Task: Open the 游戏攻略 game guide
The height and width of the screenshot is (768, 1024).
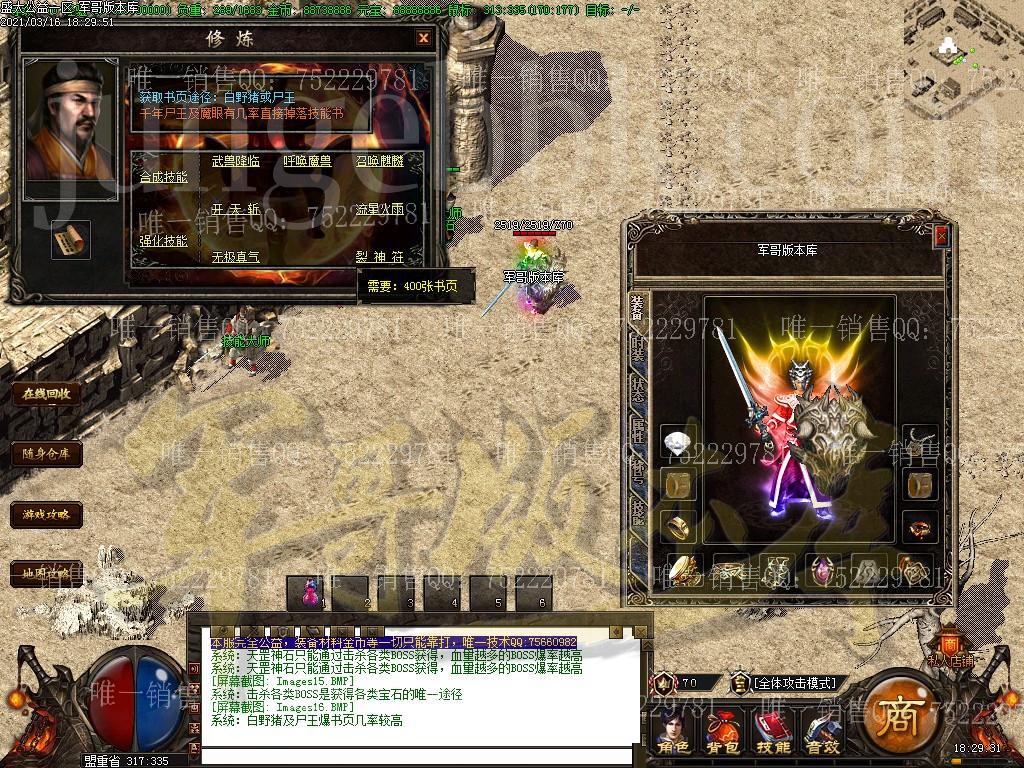Action: pos(46,515)
